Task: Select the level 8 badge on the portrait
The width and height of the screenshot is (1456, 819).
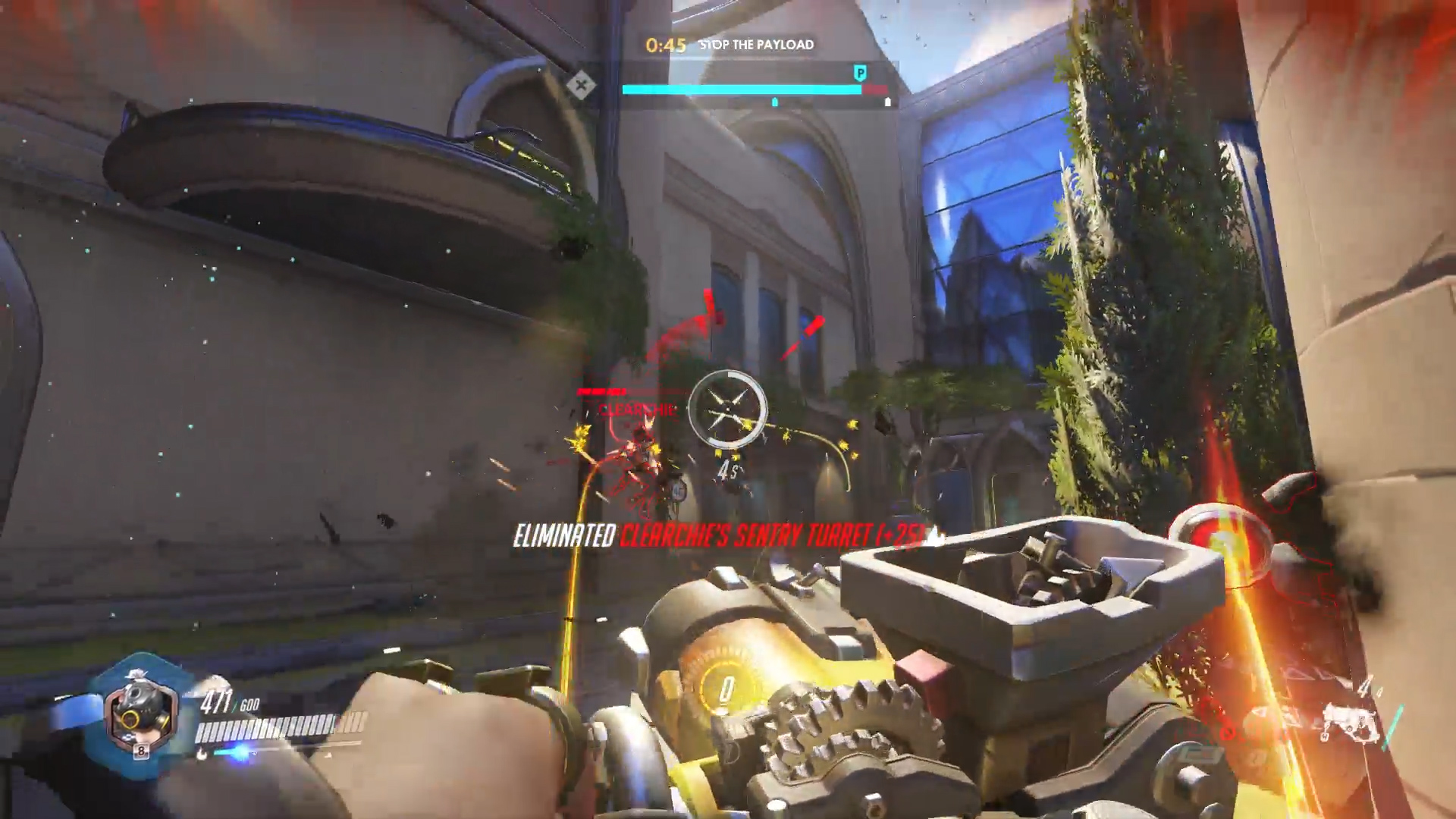Action: pos(140,751)
